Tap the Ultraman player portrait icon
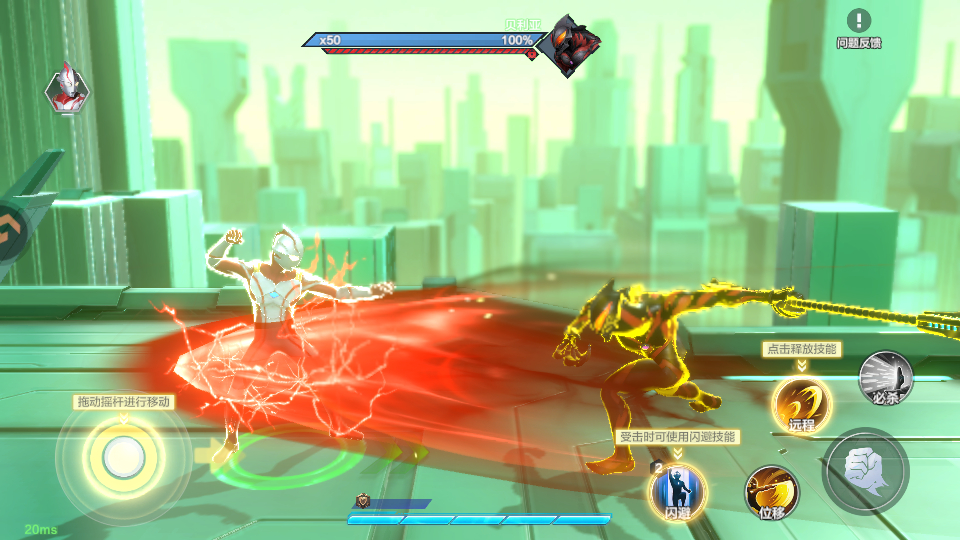This screenshot has width=960, height=540. point(67,90)
